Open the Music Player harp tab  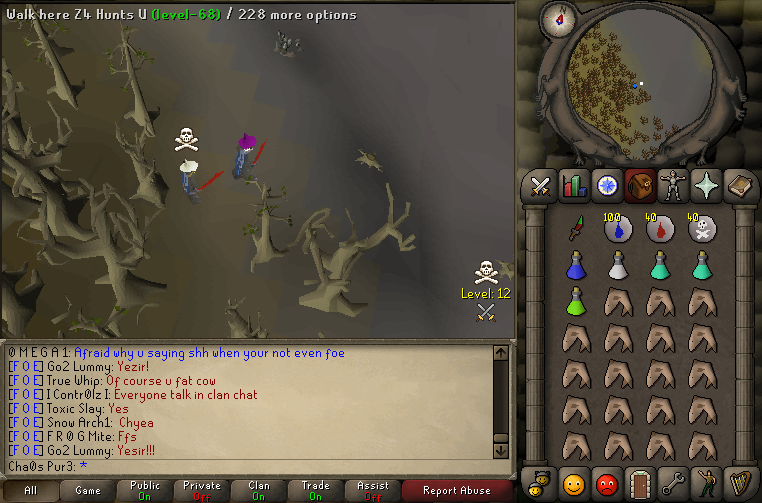(x=738, y=483)
